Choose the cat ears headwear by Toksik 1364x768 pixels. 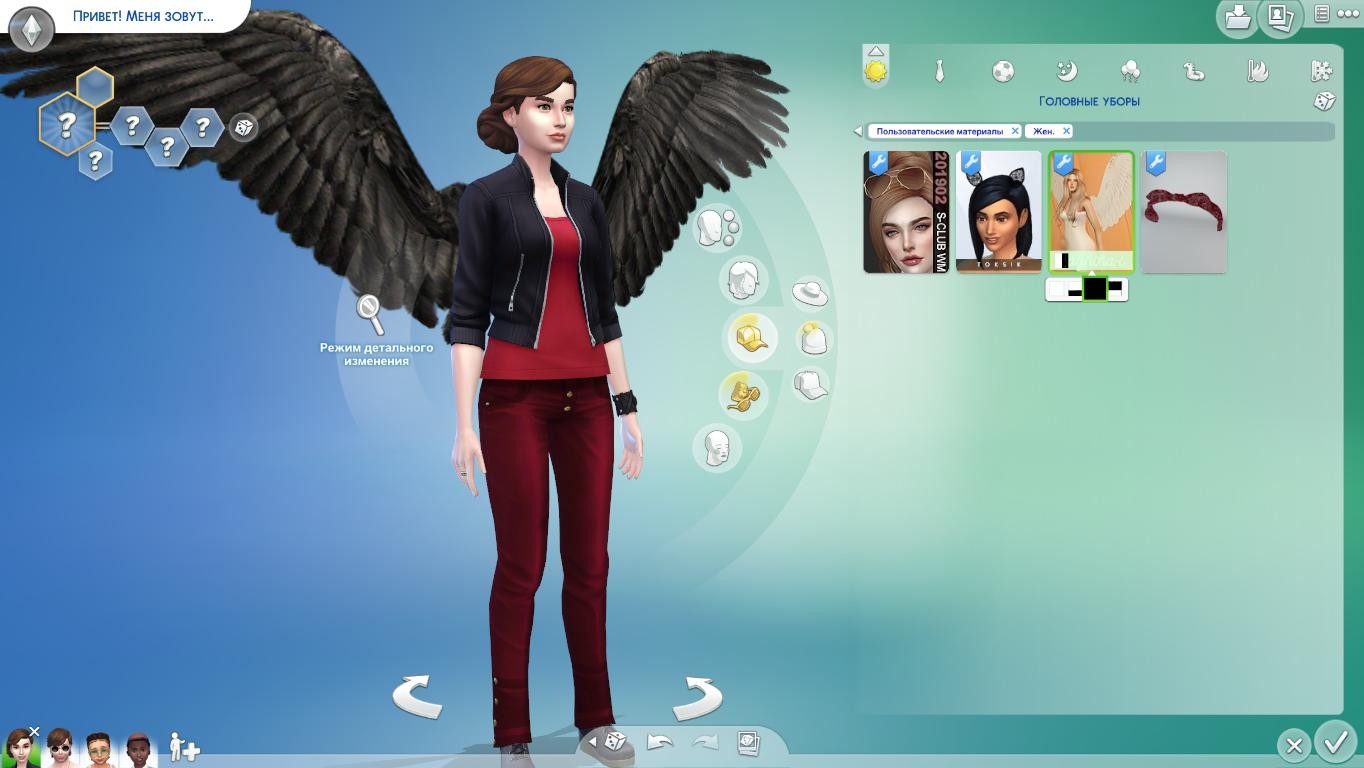point(999,212)
